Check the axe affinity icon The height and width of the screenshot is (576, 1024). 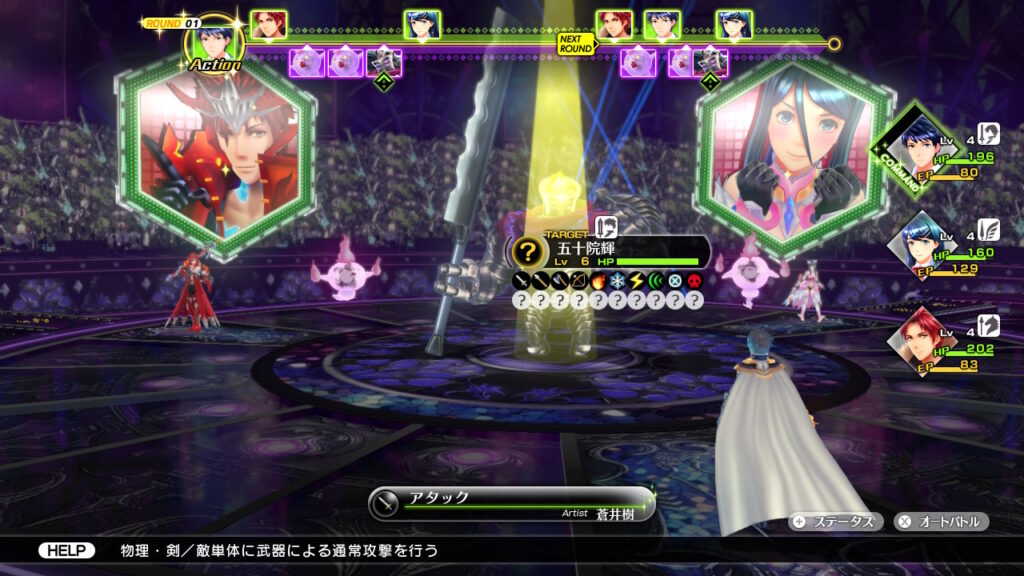(x=560, y=281)
